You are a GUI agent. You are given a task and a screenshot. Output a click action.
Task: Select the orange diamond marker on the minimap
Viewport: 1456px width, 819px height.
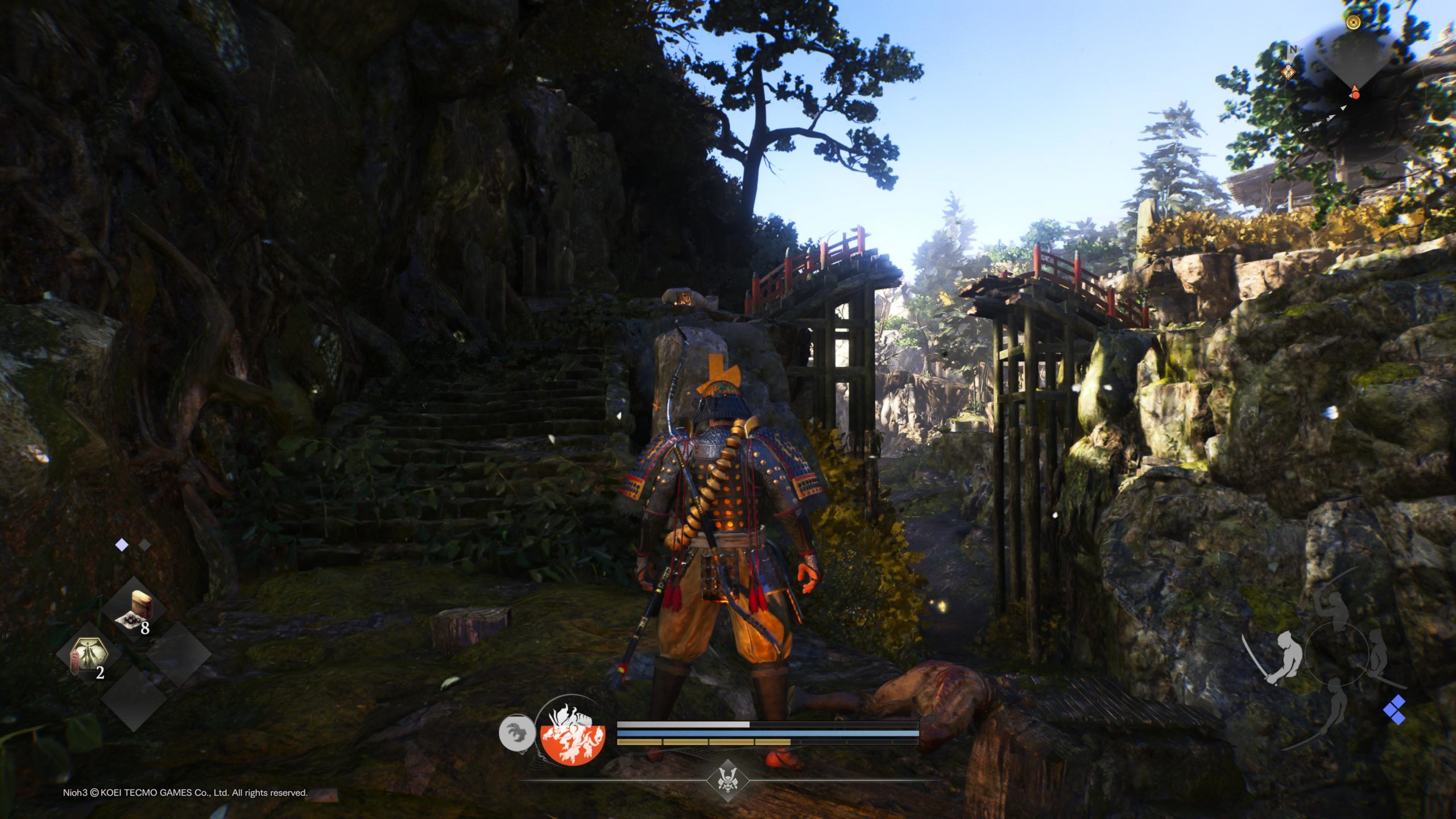point(1288,72)
